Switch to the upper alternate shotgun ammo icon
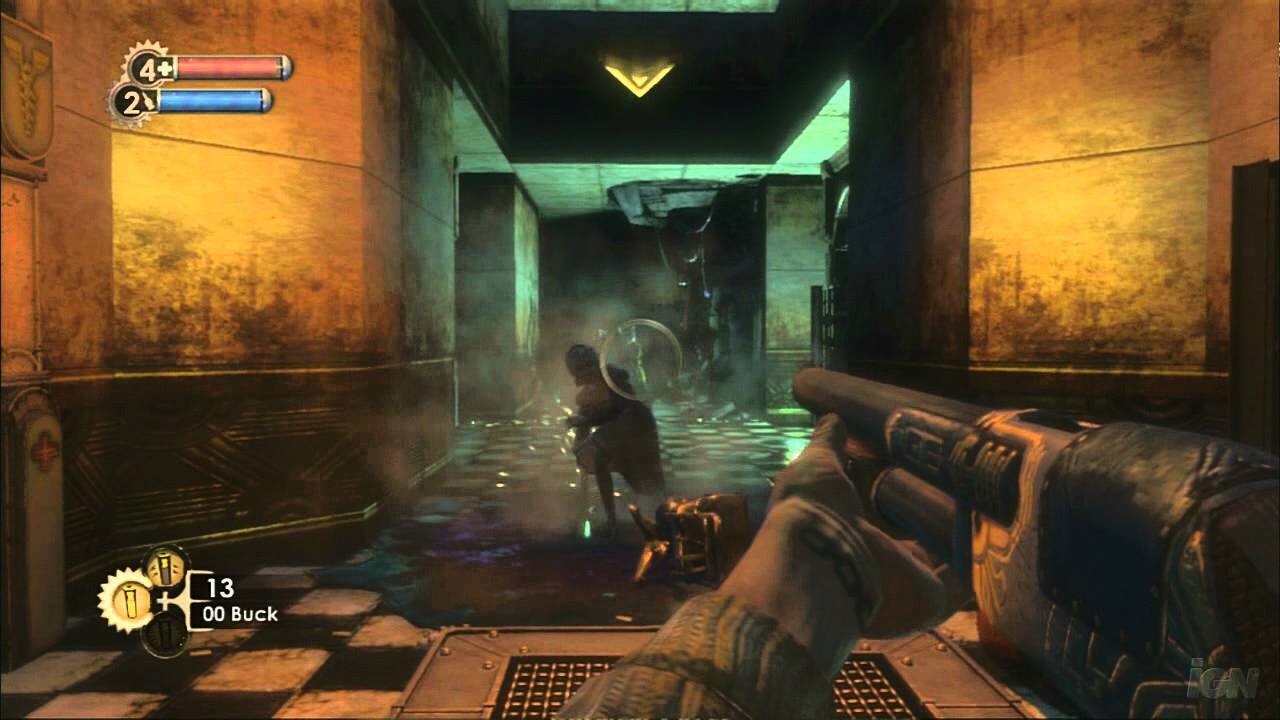 [x=166, y=567]
